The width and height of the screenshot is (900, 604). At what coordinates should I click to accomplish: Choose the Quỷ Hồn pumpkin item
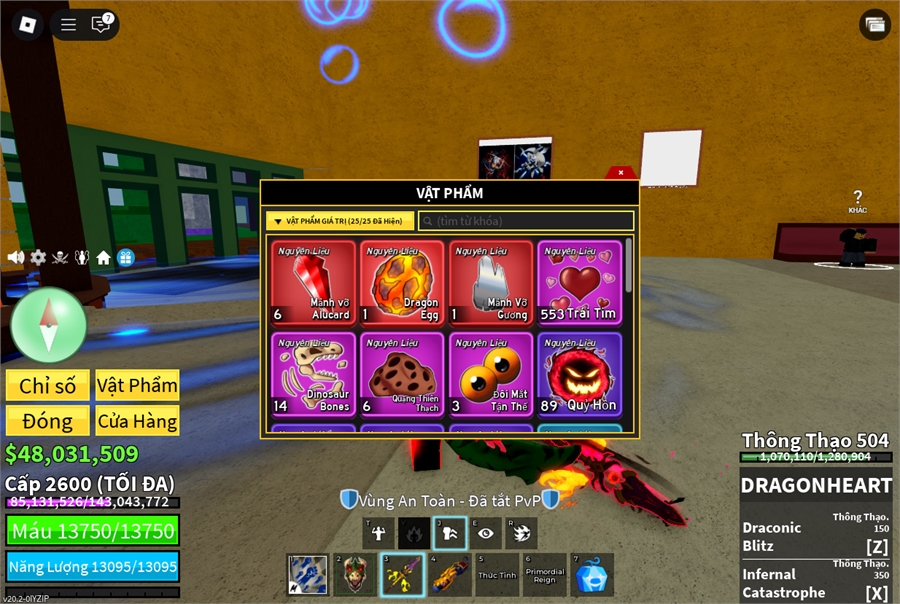[579, 375]
